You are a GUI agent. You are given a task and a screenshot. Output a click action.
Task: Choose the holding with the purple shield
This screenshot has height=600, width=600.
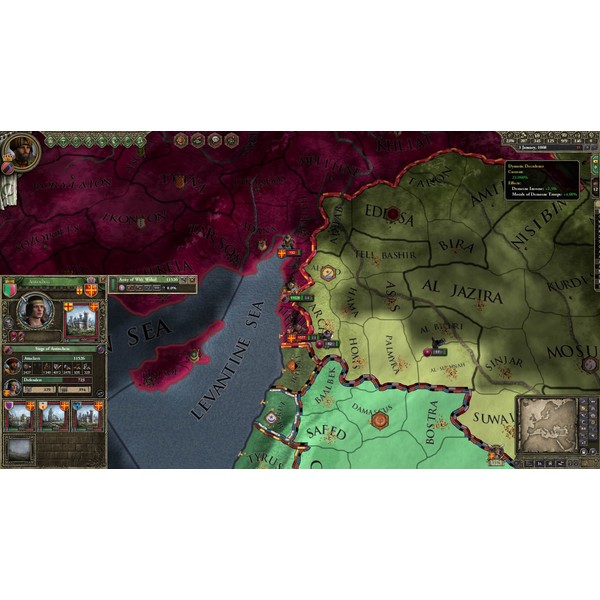(x=20, y=416)
